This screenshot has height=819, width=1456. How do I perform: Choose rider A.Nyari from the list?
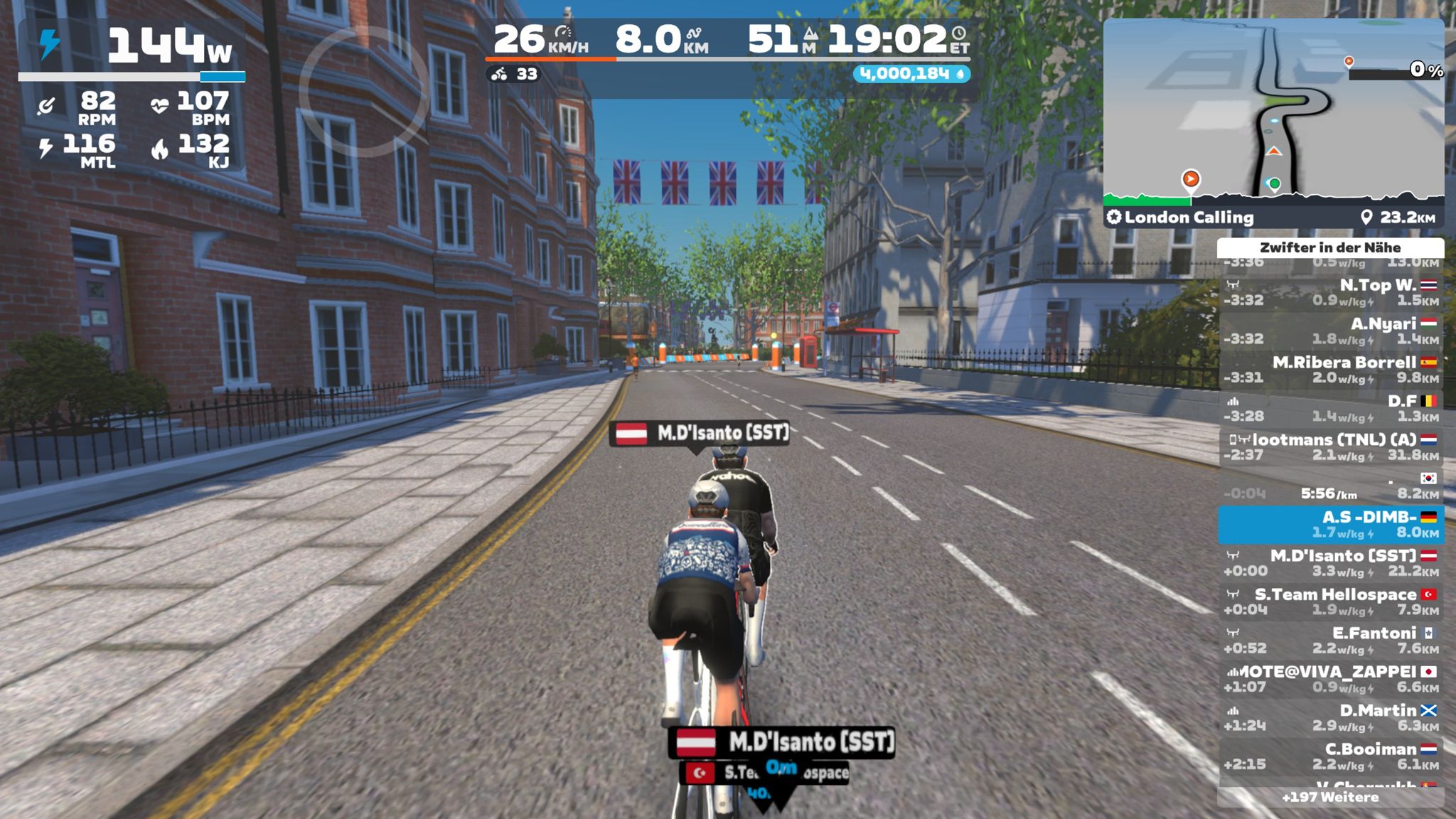coord(1330,331)
